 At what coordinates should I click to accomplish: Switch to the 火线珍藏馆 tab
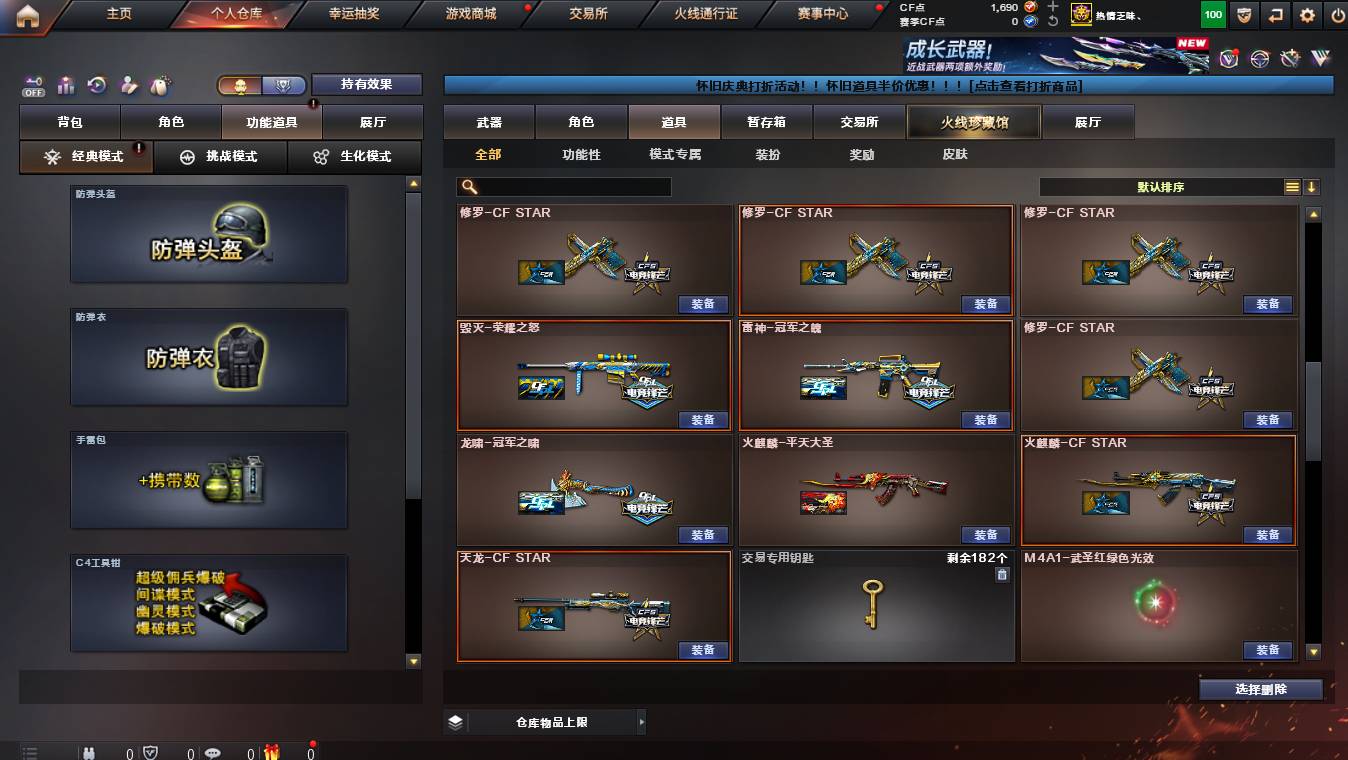972,121
